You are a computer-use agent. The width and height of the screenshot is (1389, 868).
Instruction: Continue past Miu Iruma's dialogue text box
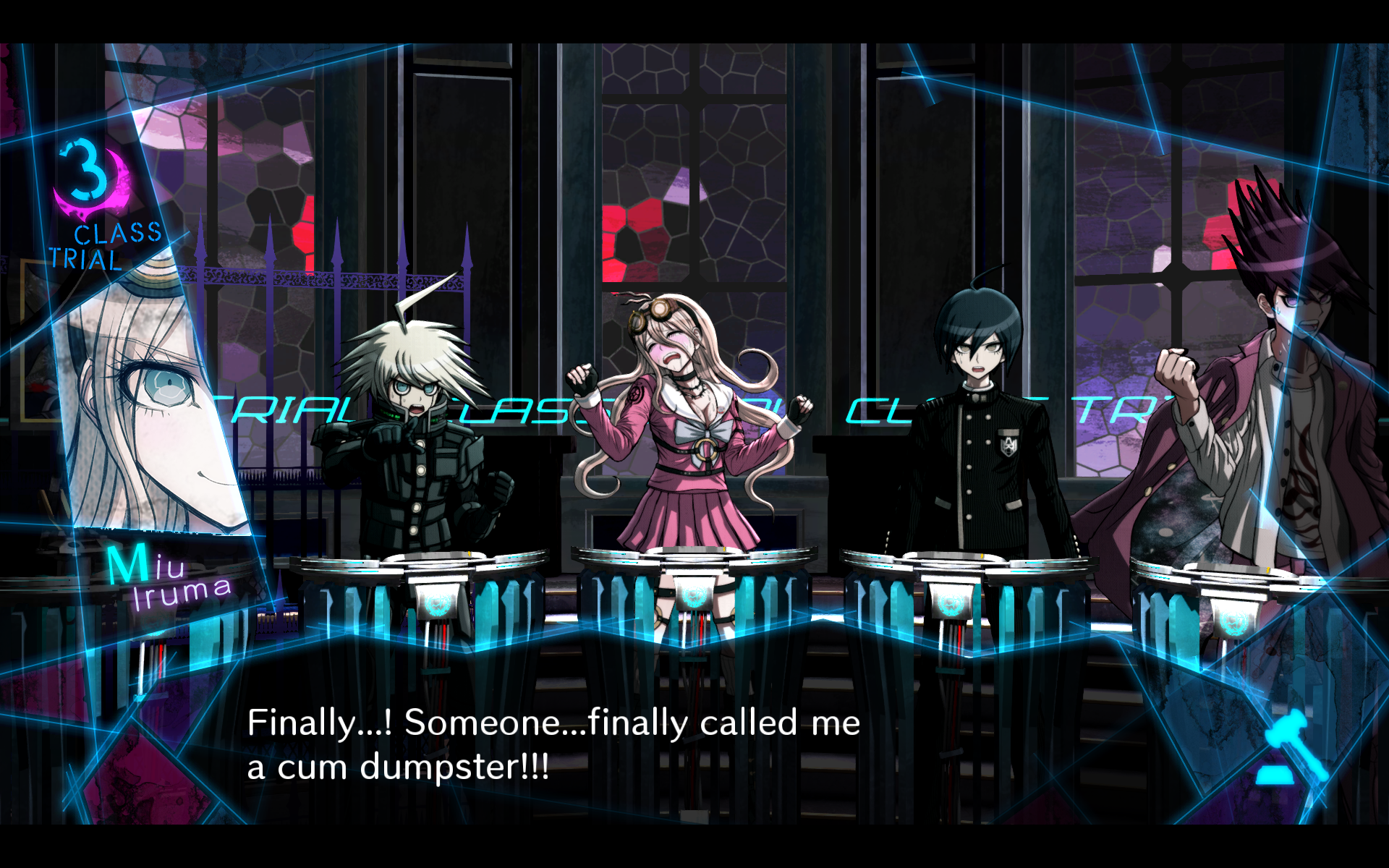[553, 745]
